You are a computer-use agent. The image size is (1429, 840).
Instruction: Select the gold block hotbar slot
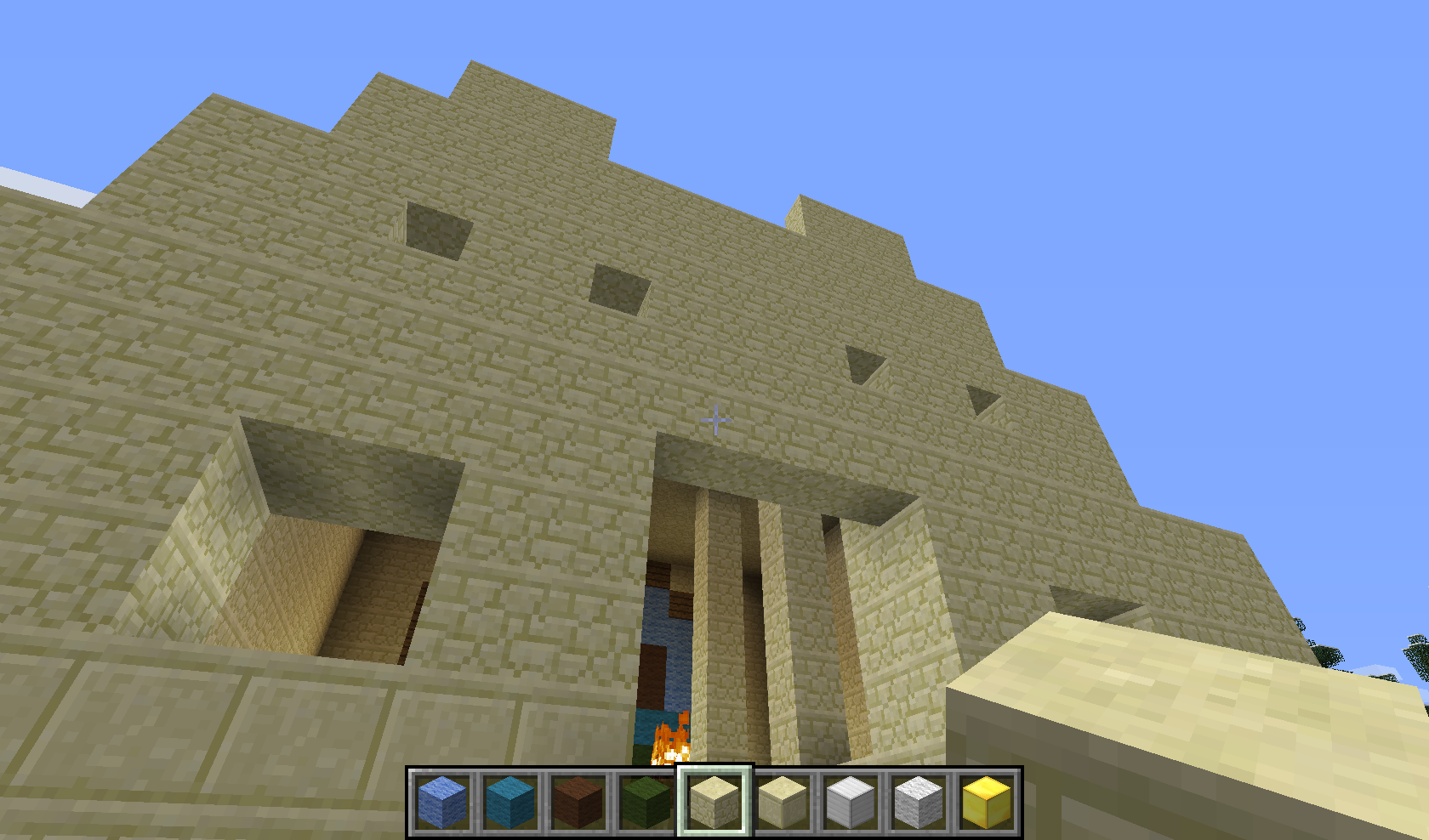point(987,802)
